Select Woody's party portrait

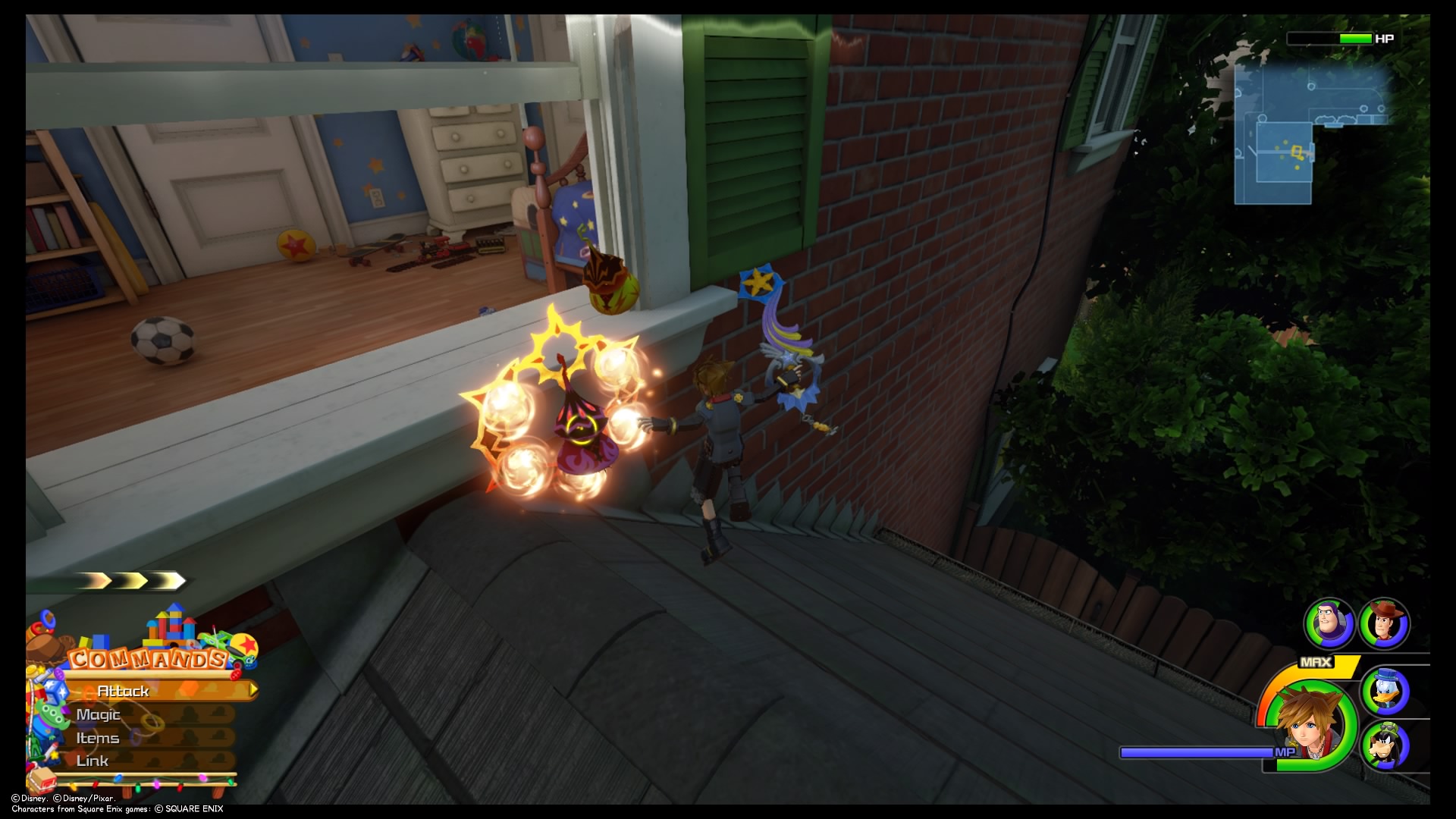click(1383, 624)
